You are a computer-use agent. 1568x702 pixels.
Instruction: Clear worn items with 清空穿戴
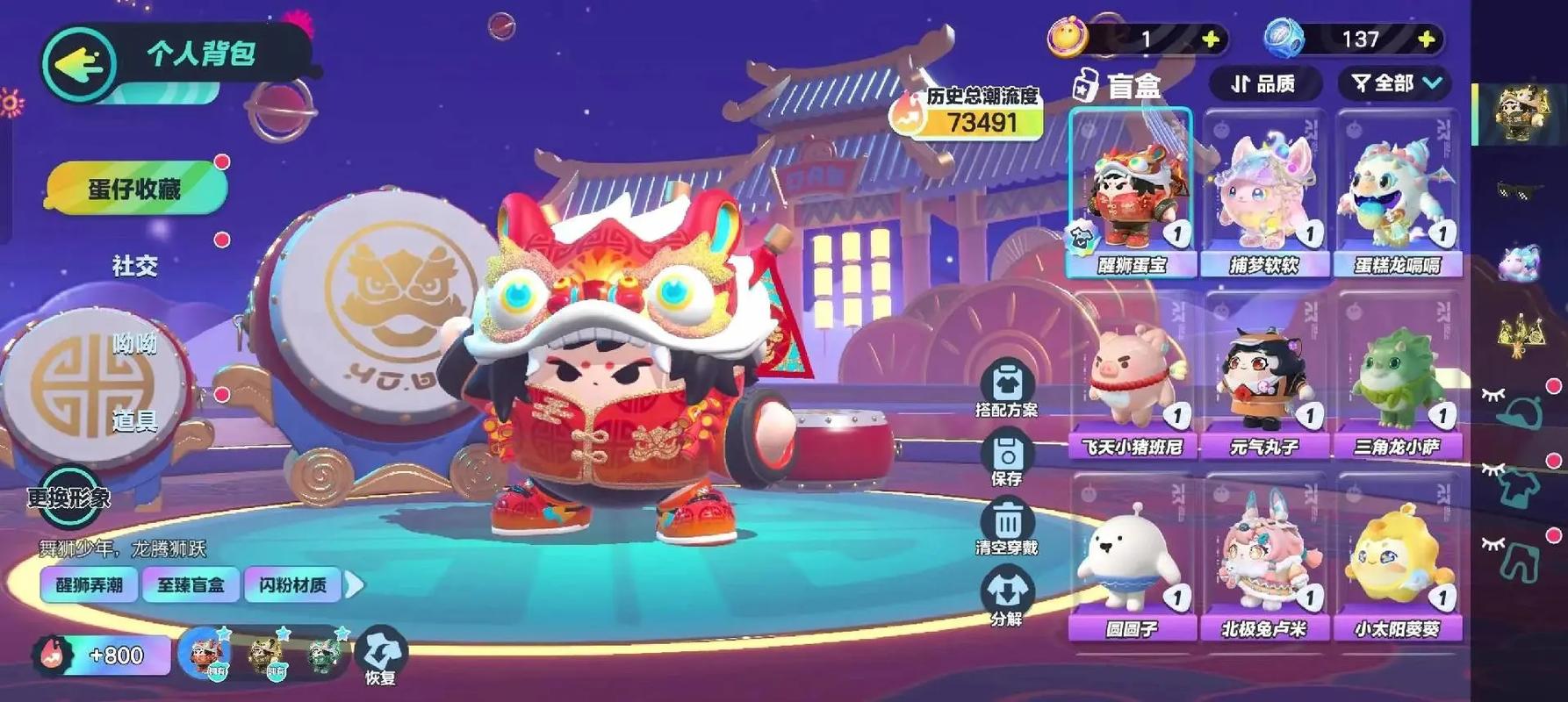coord(1006,526)
